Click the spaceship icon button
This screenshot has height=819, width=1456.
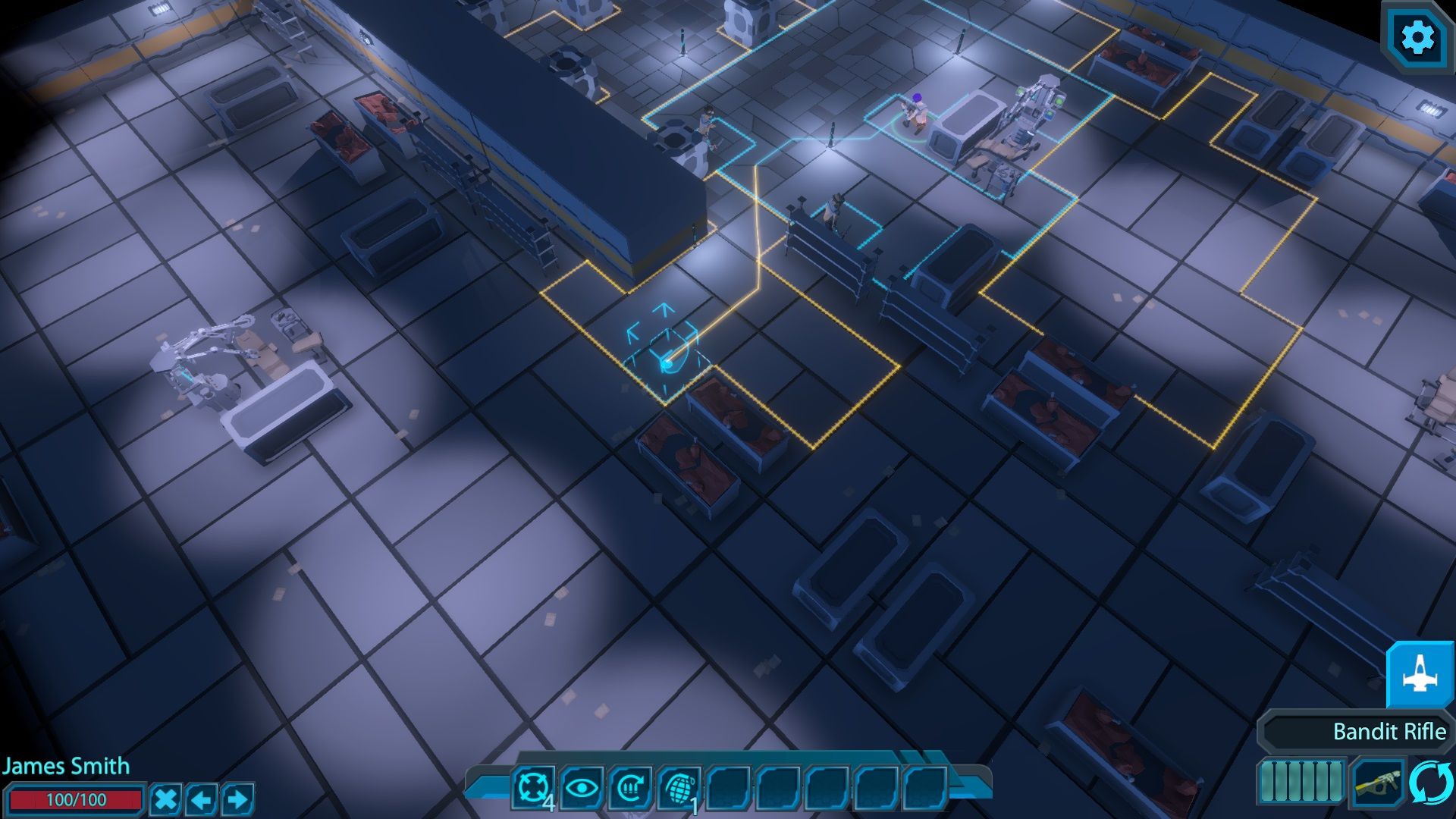[1419, 676]
